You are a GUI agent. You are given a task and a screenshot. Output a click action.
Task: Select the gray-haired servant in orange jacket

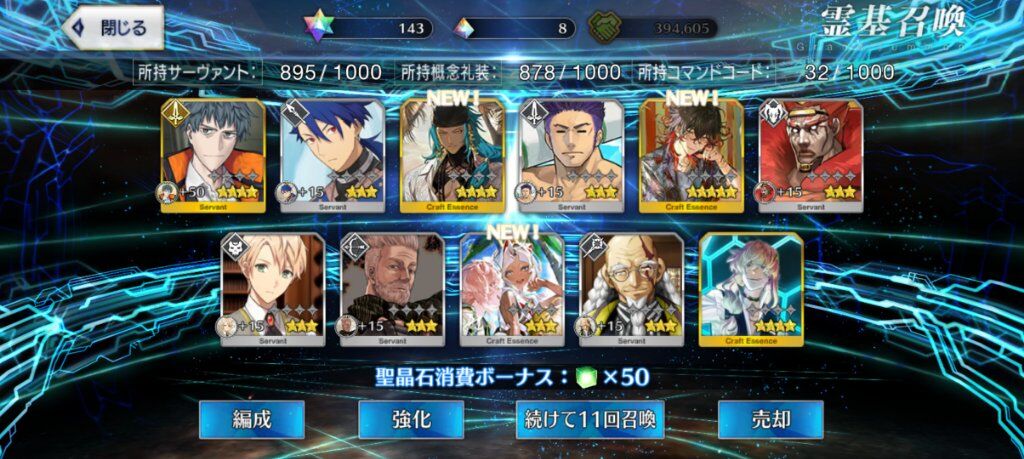tap(213, 155)
